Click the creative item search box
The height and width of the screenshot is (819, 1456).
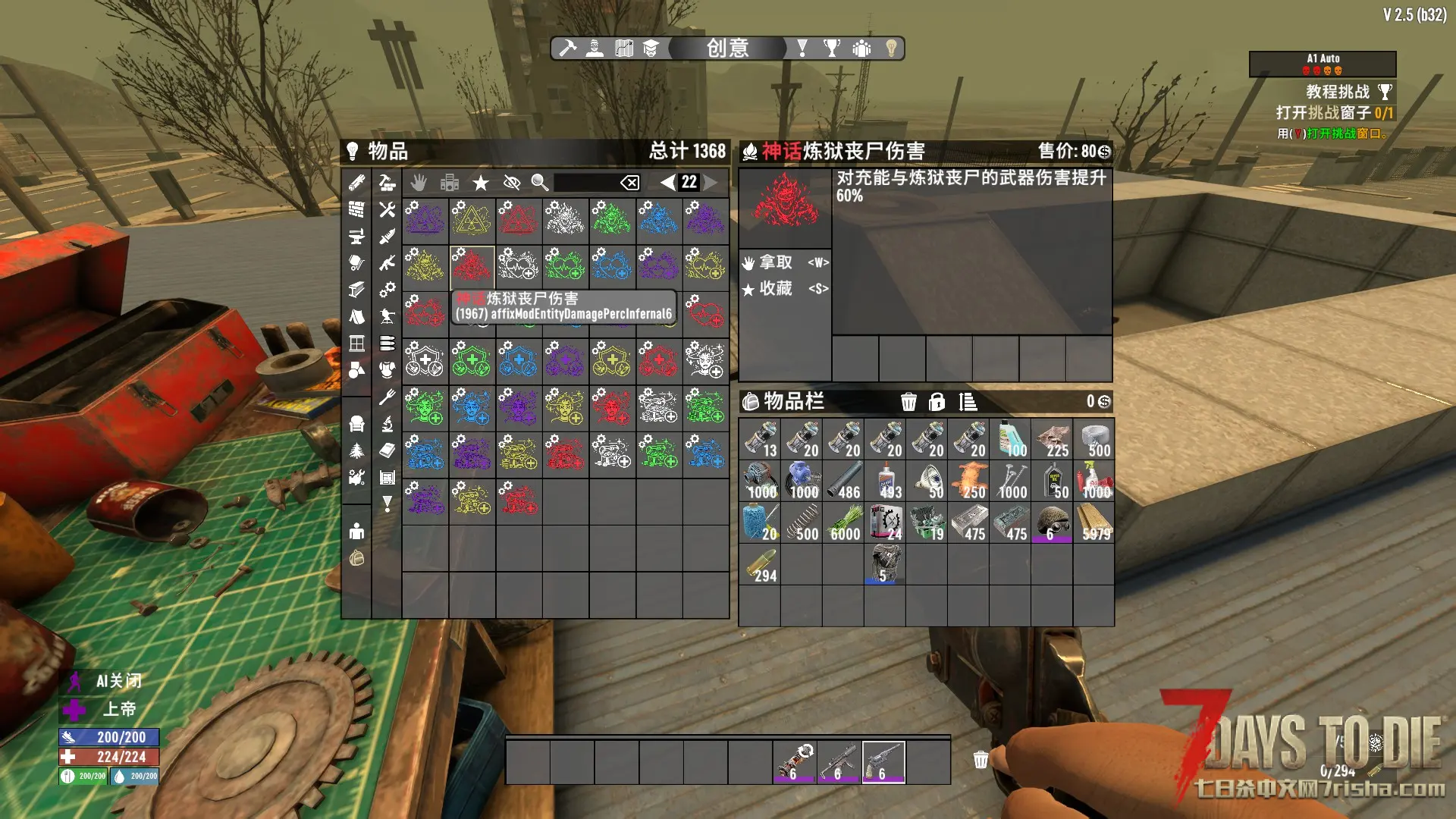[585, 182]
